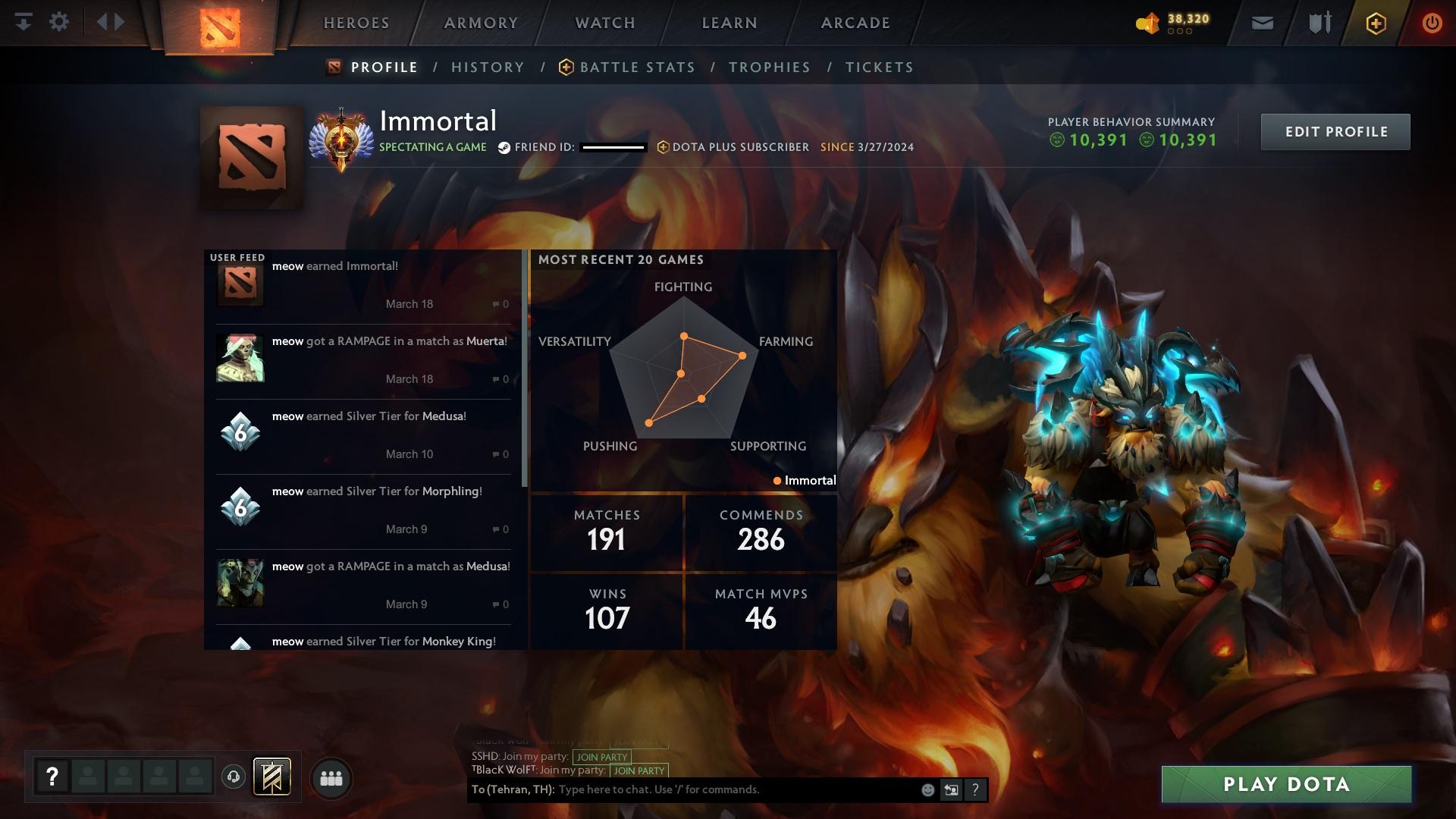Open the Battle Stats tab
This screenshot has height=819, width=1456.
(x=637, y=67)
